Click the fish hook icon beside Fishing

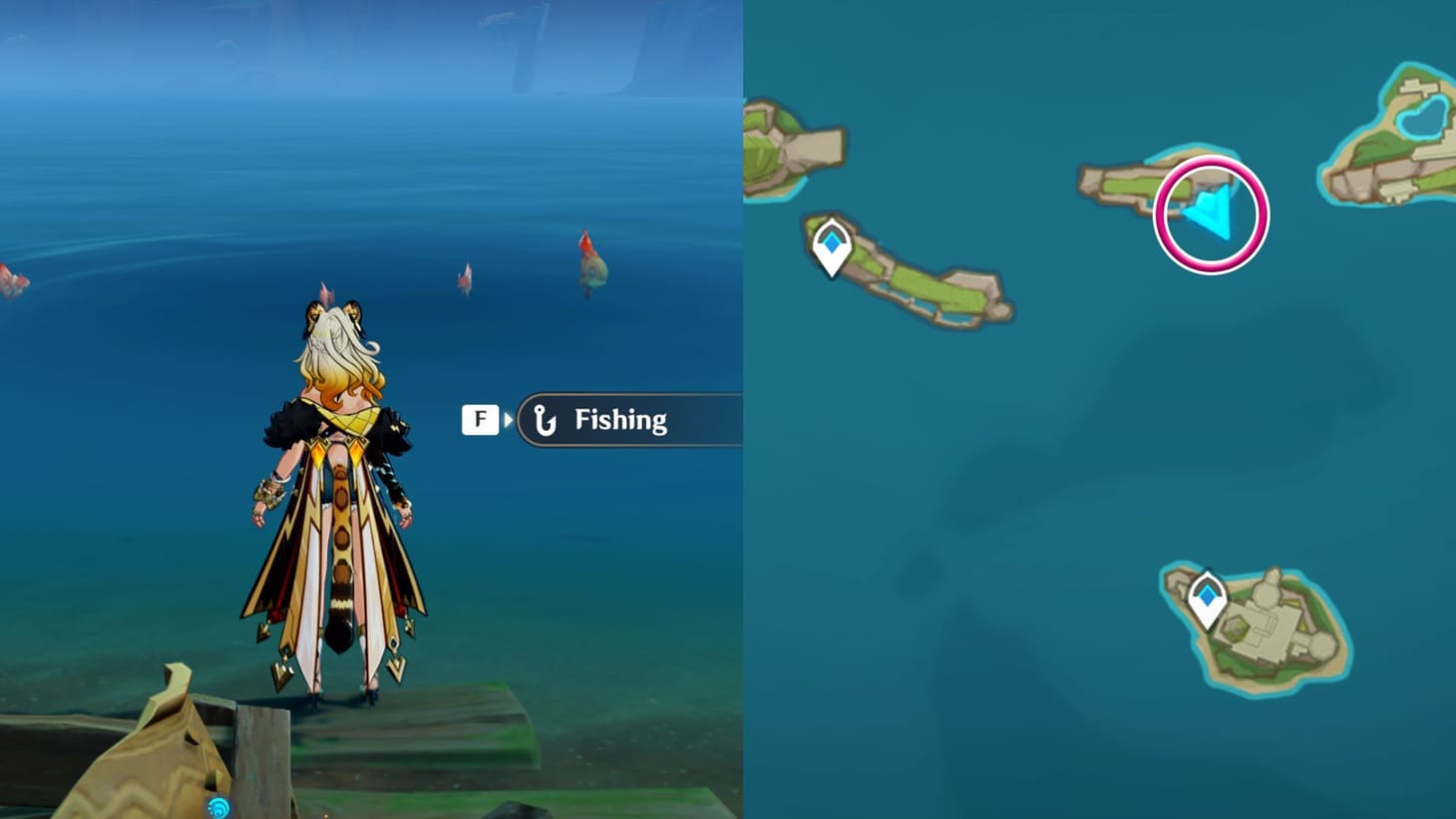(544, 419)
